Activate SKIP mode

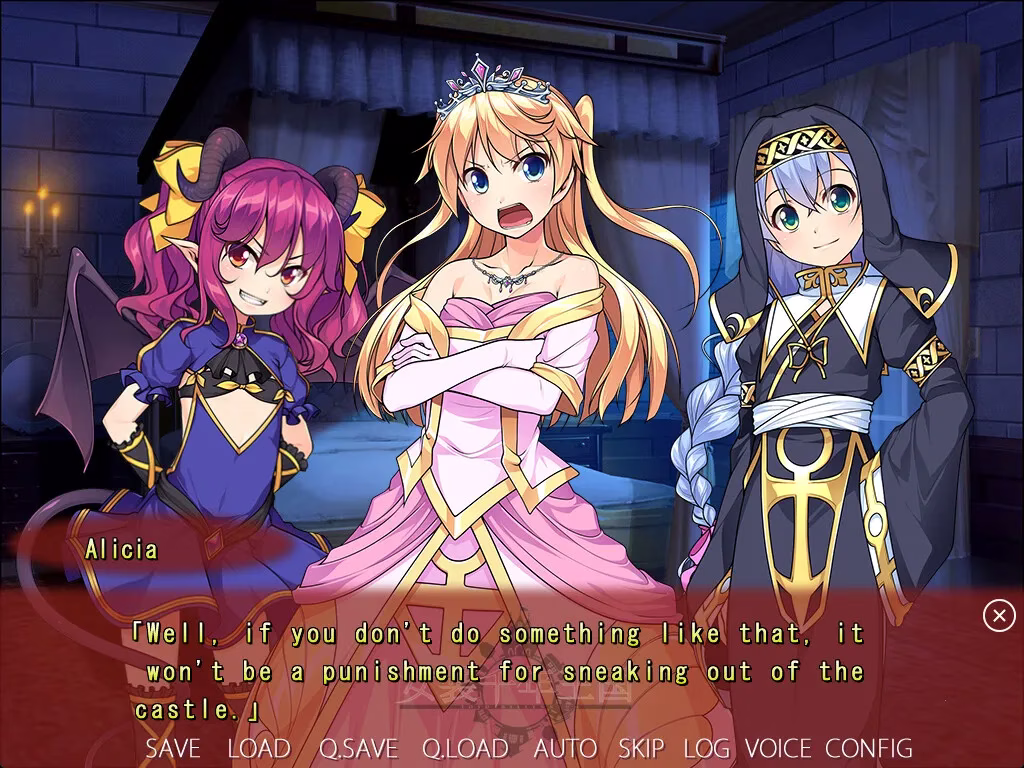(x=641, y=748)
